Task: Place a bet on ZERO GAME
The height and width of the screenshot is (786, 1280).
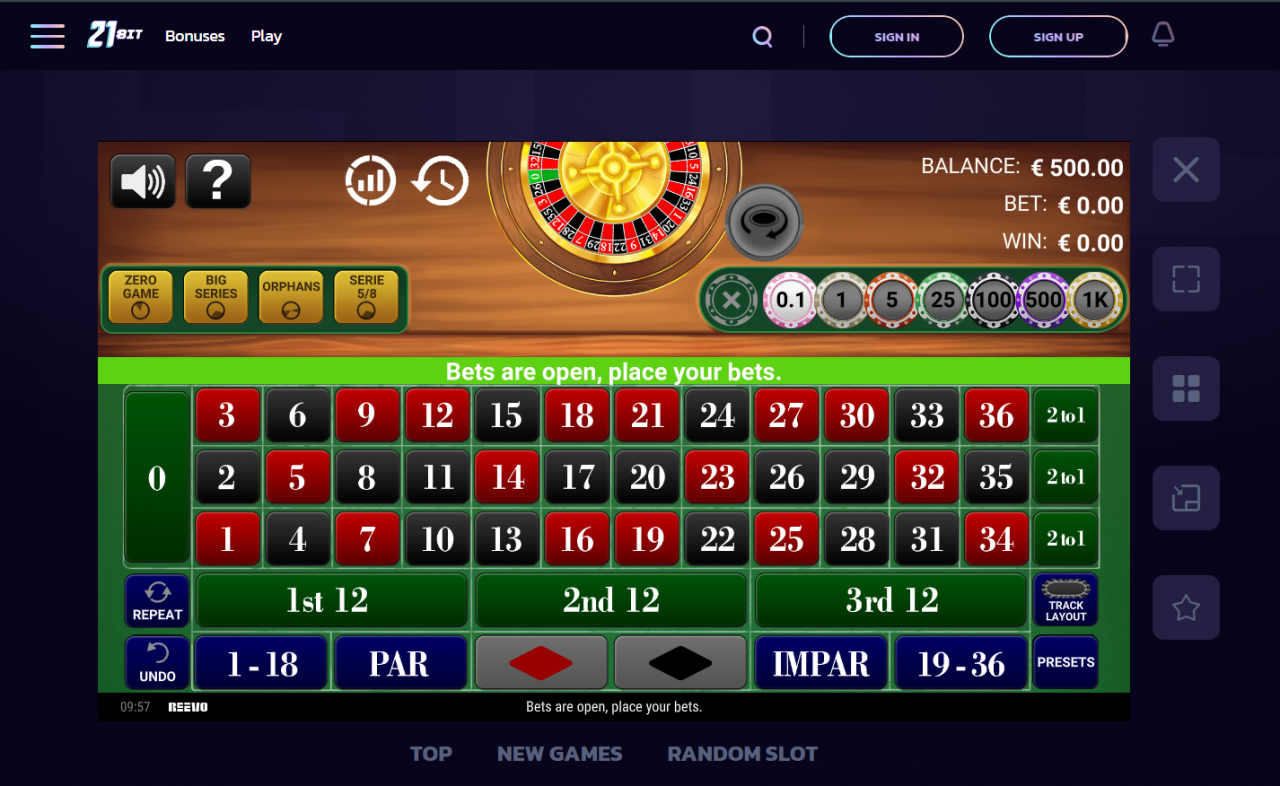Action: pyautogui.click(x=140, y=296)
